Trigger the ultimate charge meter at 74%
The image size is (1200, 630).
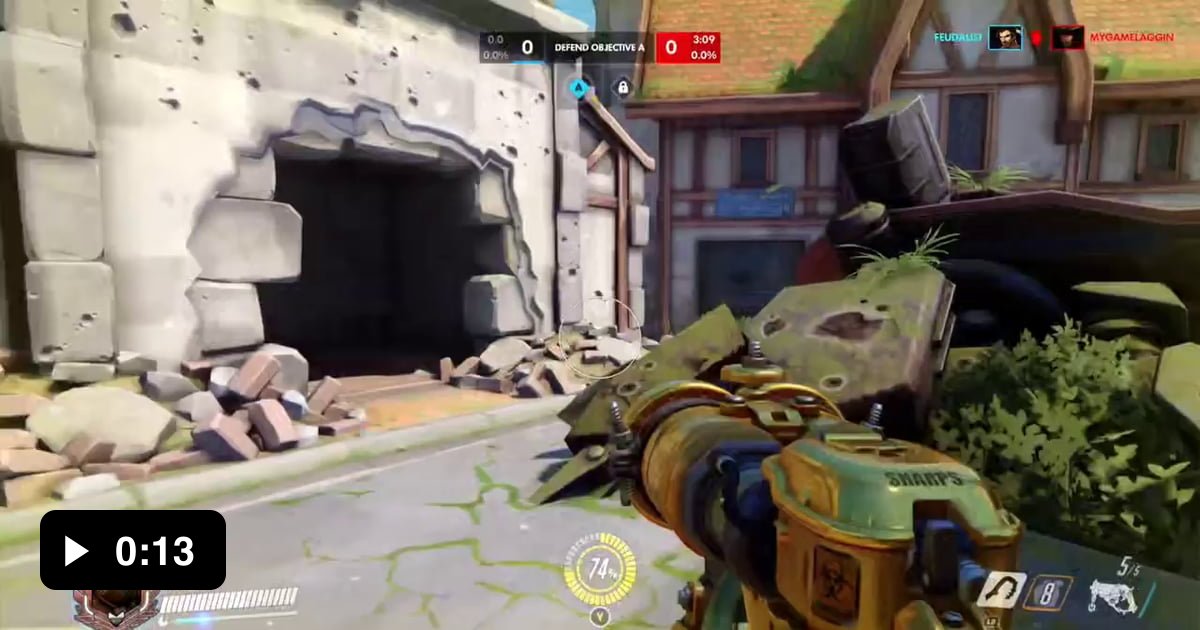pos(600,571)
